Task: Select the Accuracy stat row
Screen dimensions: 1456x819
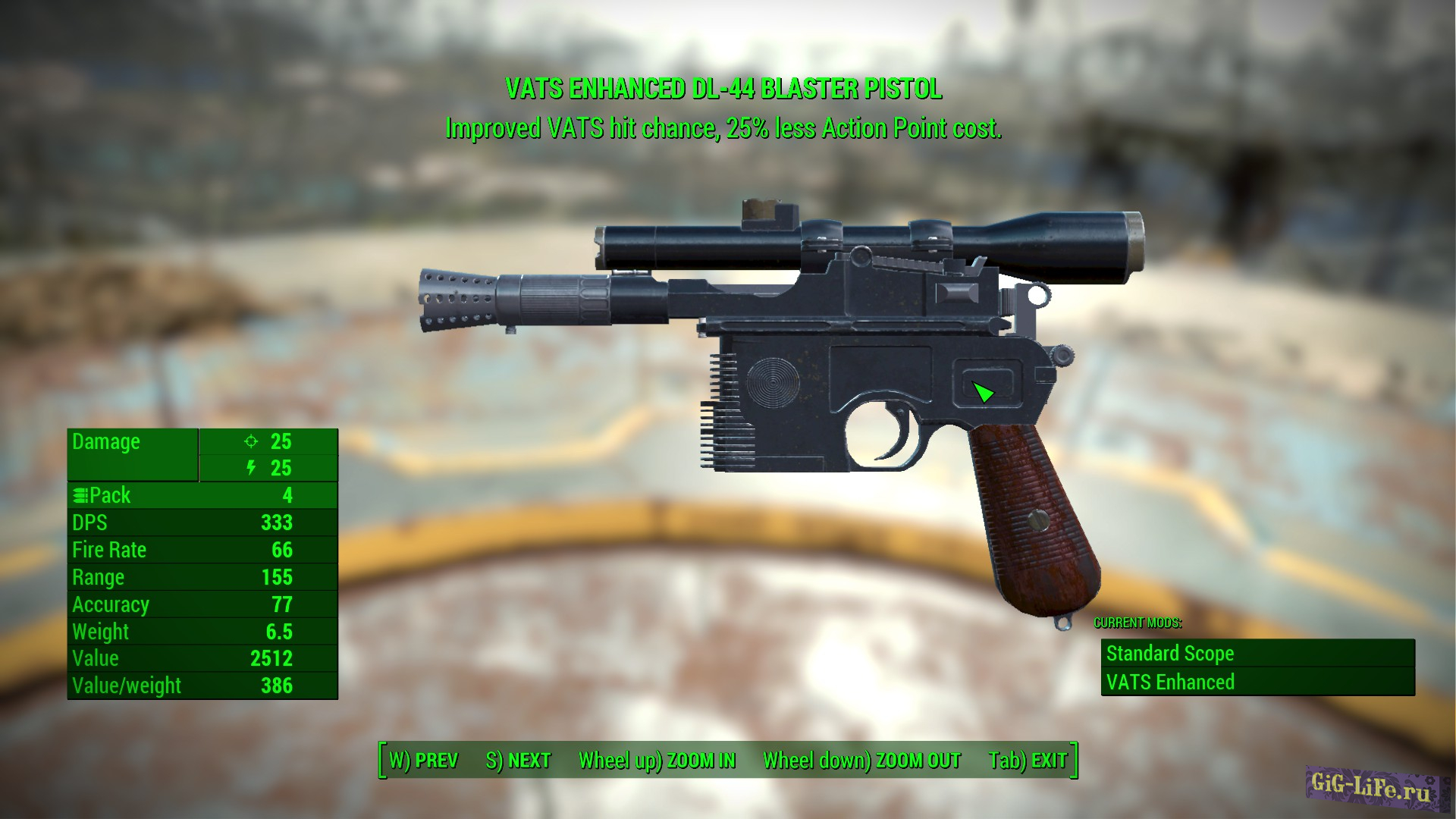Action: [201, 604]
